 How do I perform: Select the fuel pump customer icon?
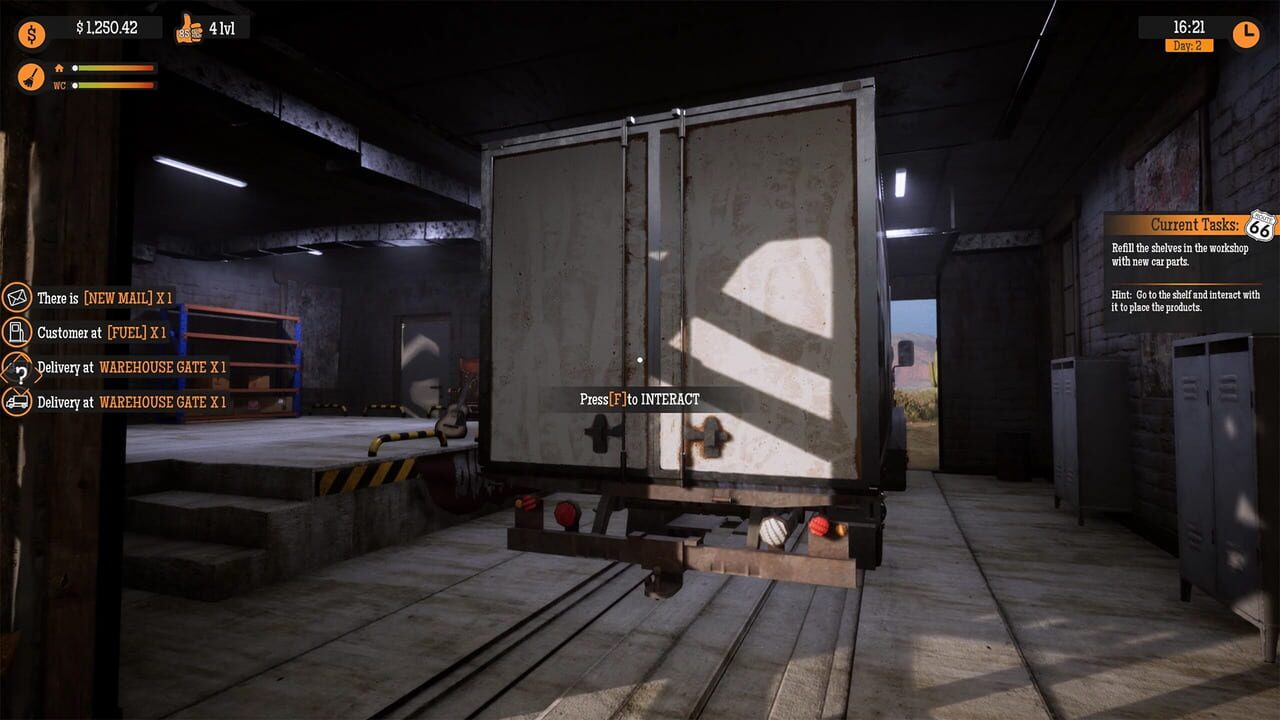(20, 332)
